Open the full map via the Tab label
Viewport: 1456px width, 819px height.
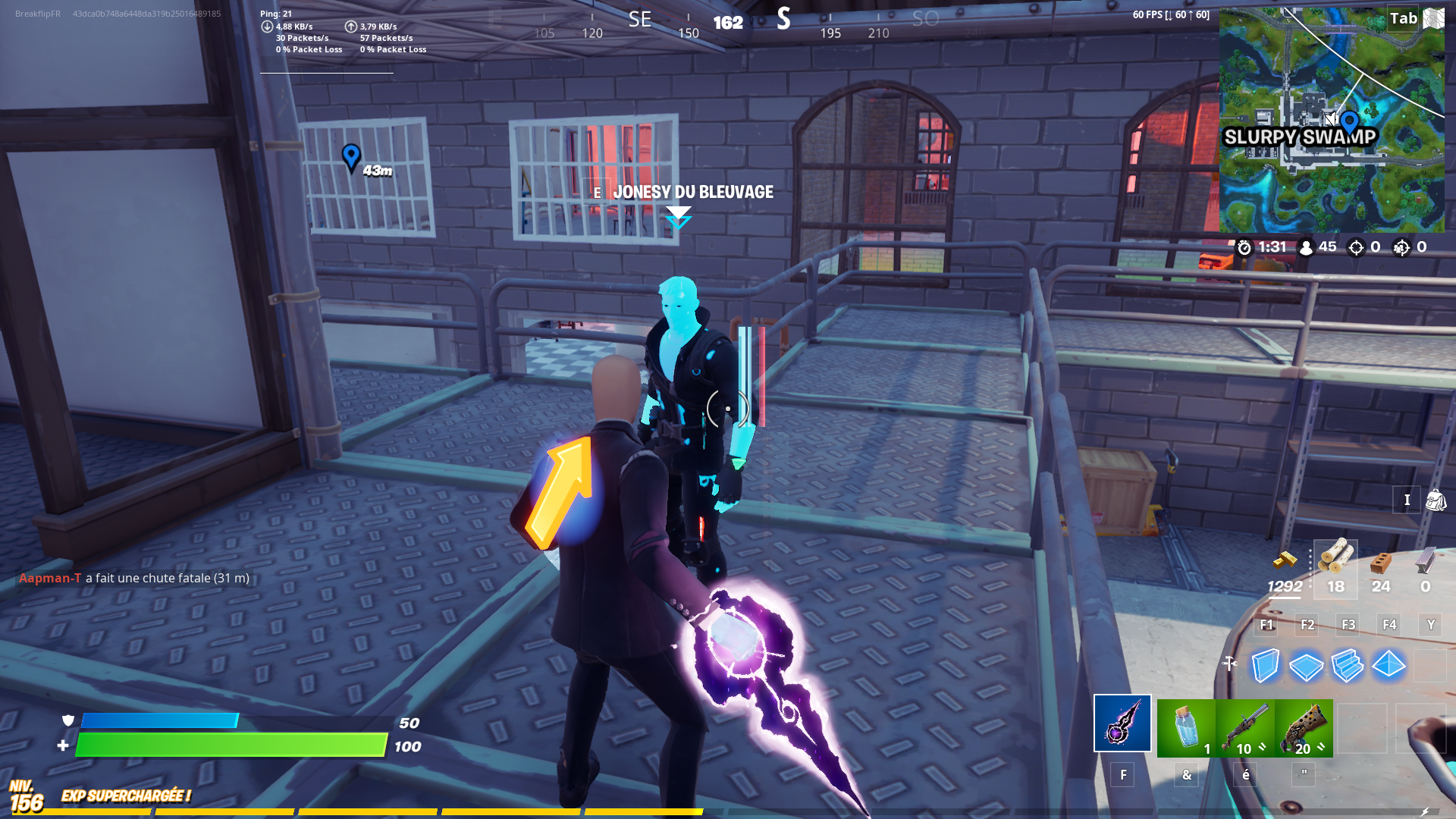1403,18
